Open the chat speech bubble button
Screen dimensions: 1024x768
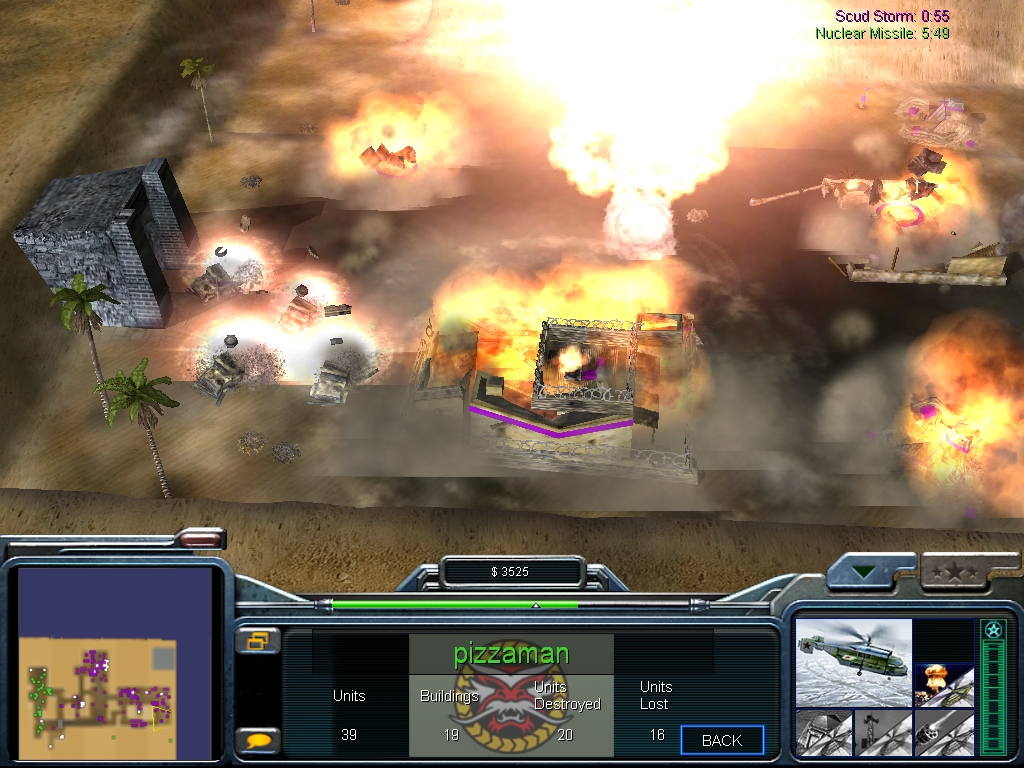click(x=257, y=740)
